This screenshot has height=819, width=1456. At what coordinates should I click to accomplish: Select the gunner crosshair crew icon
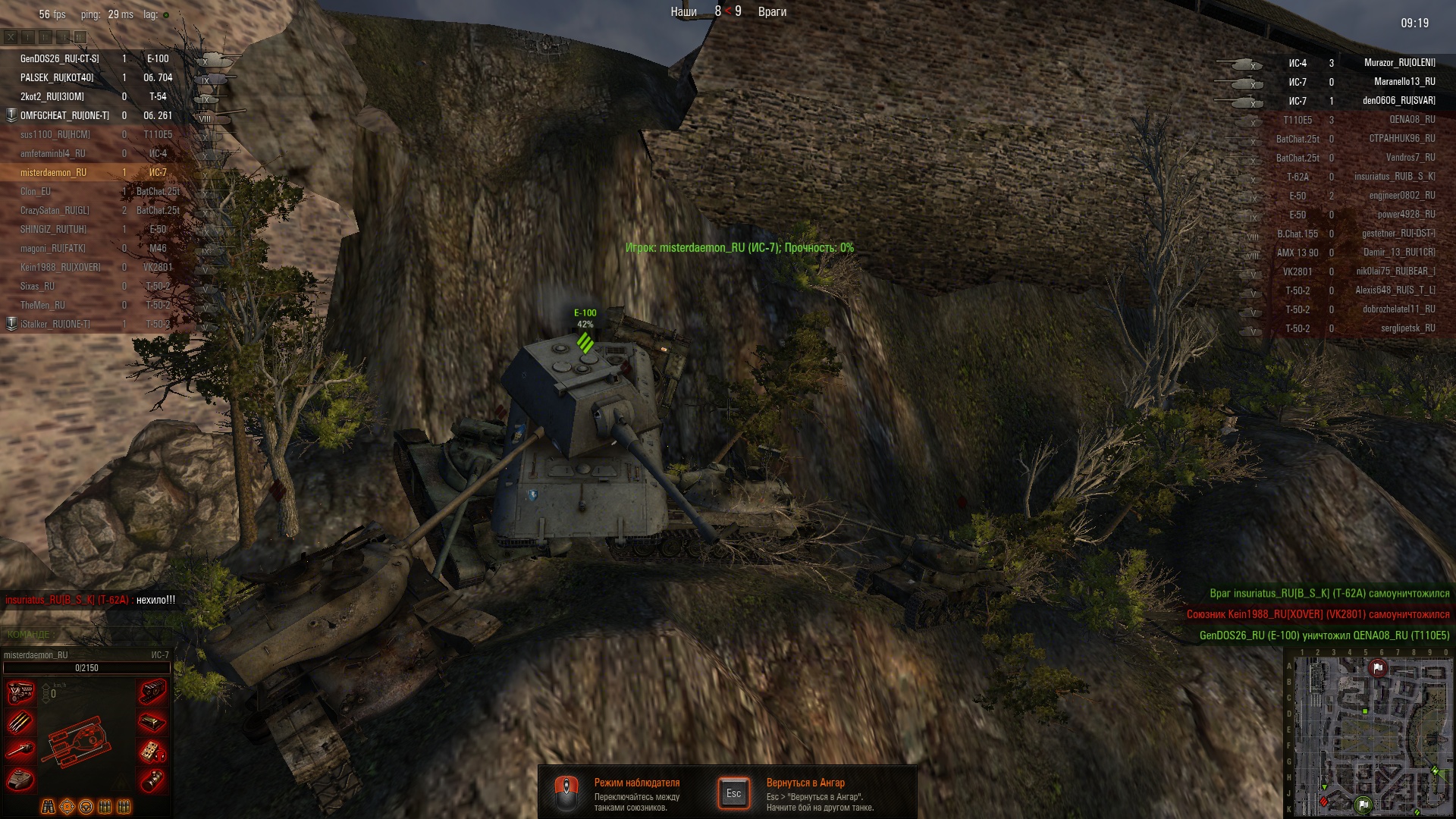(x=67, y=807)
